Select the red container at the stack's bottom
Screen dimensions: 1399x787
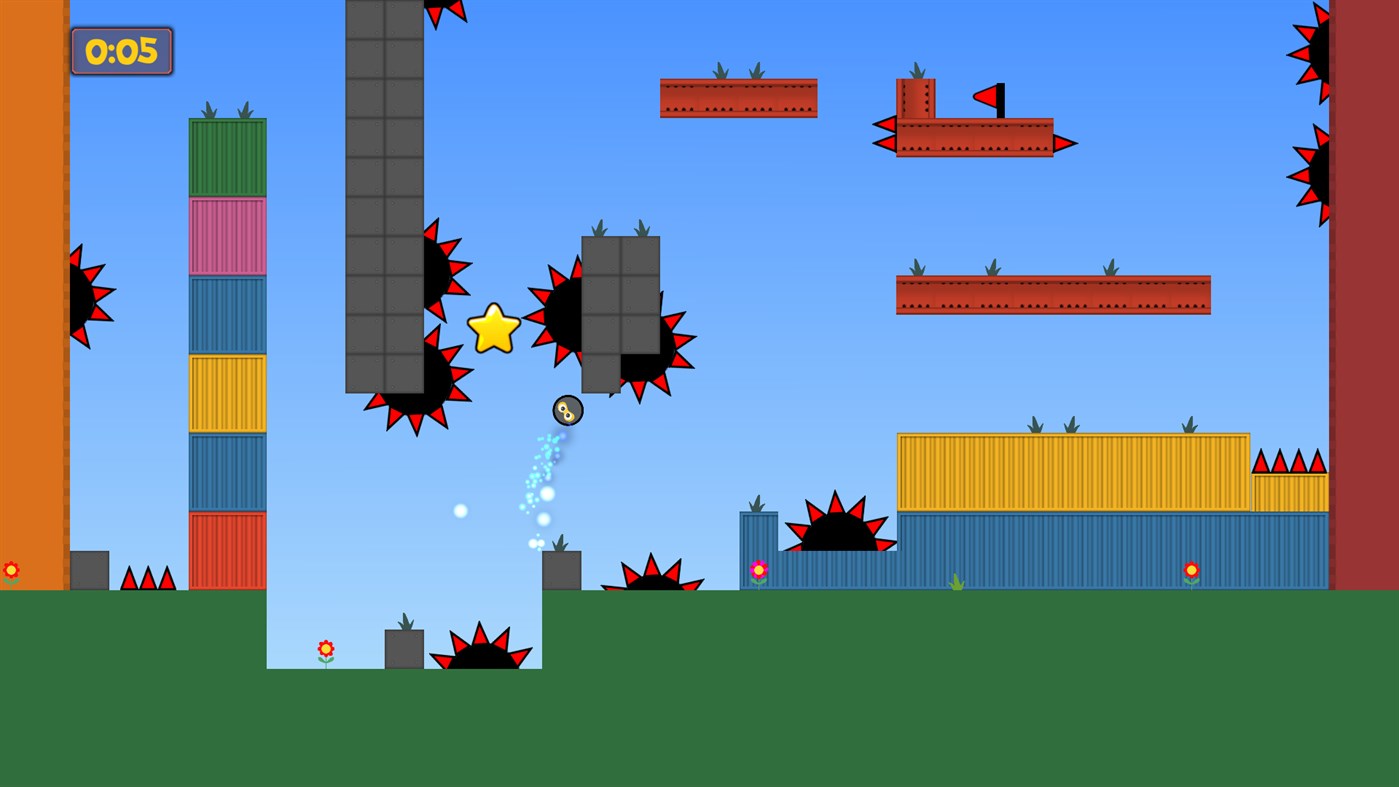point(227,550)
